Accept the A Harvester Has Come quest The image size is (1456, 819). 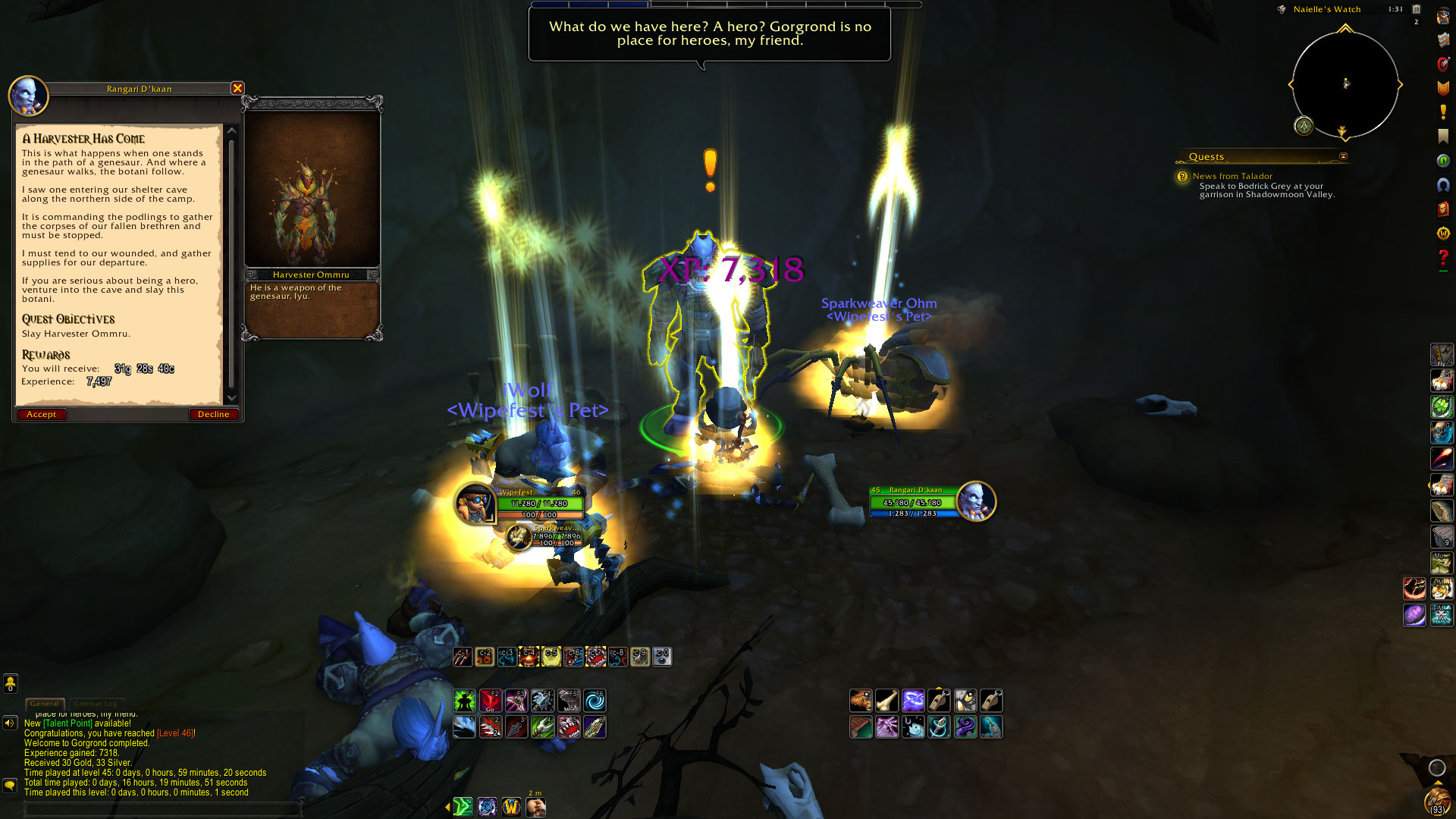coord(42,414)
